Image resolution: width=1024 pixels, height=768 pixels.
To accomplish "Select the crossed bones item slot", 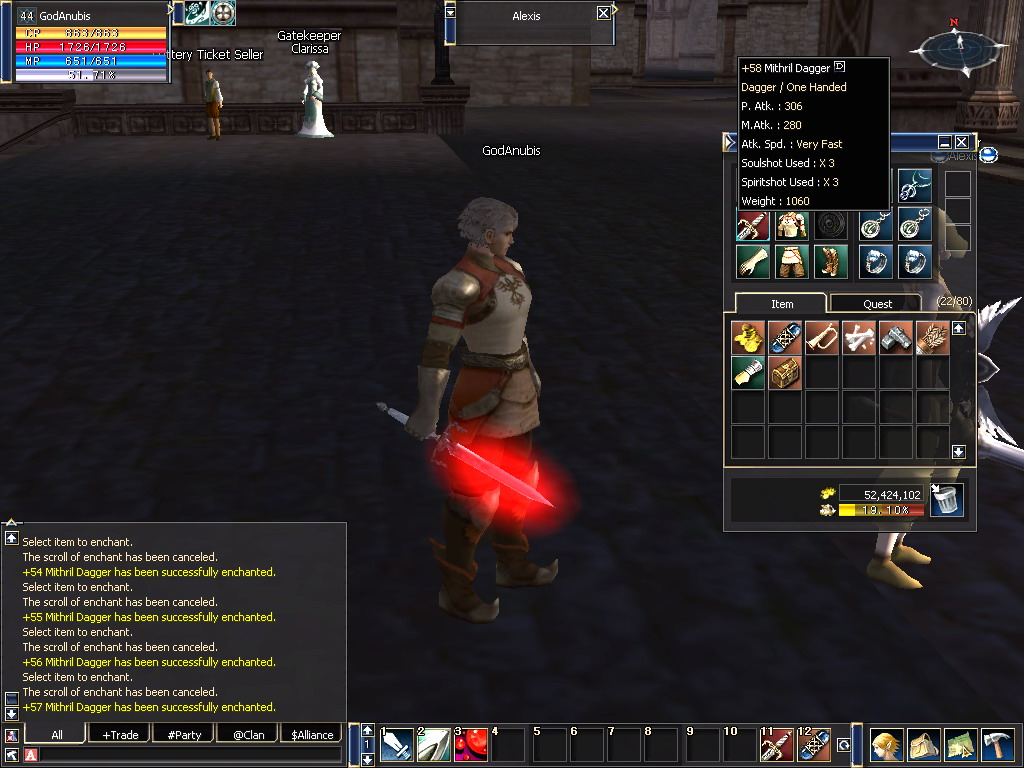I will point(859,337).
